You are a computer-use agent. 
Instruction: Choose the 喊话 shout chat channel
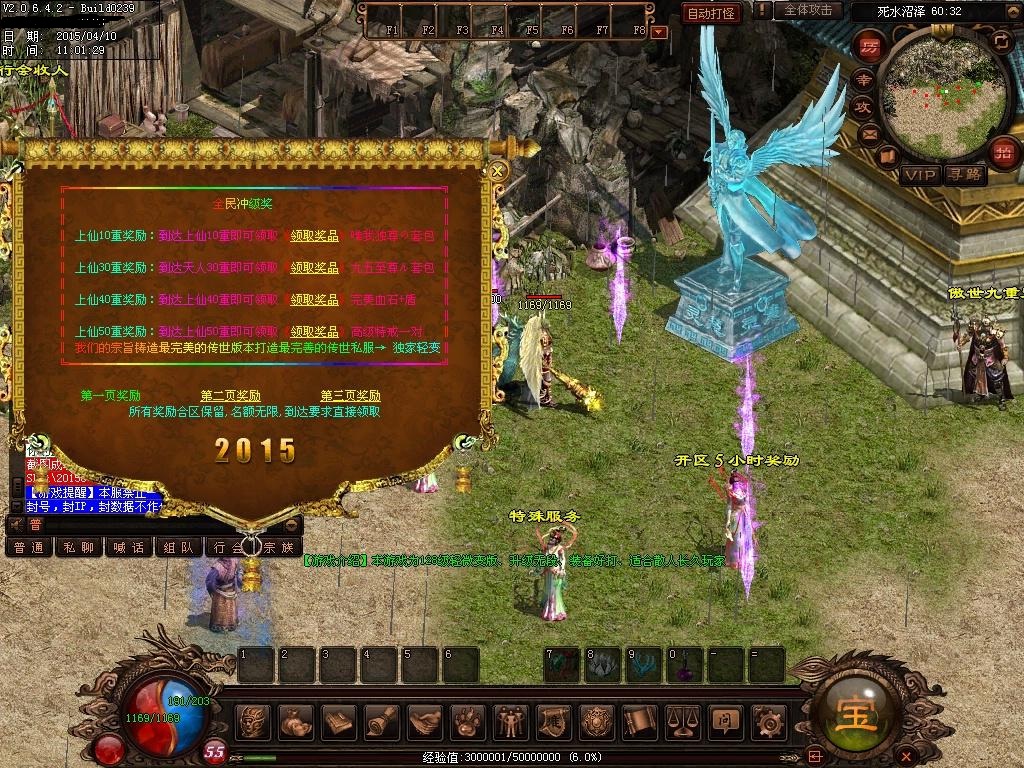point(129,547)
